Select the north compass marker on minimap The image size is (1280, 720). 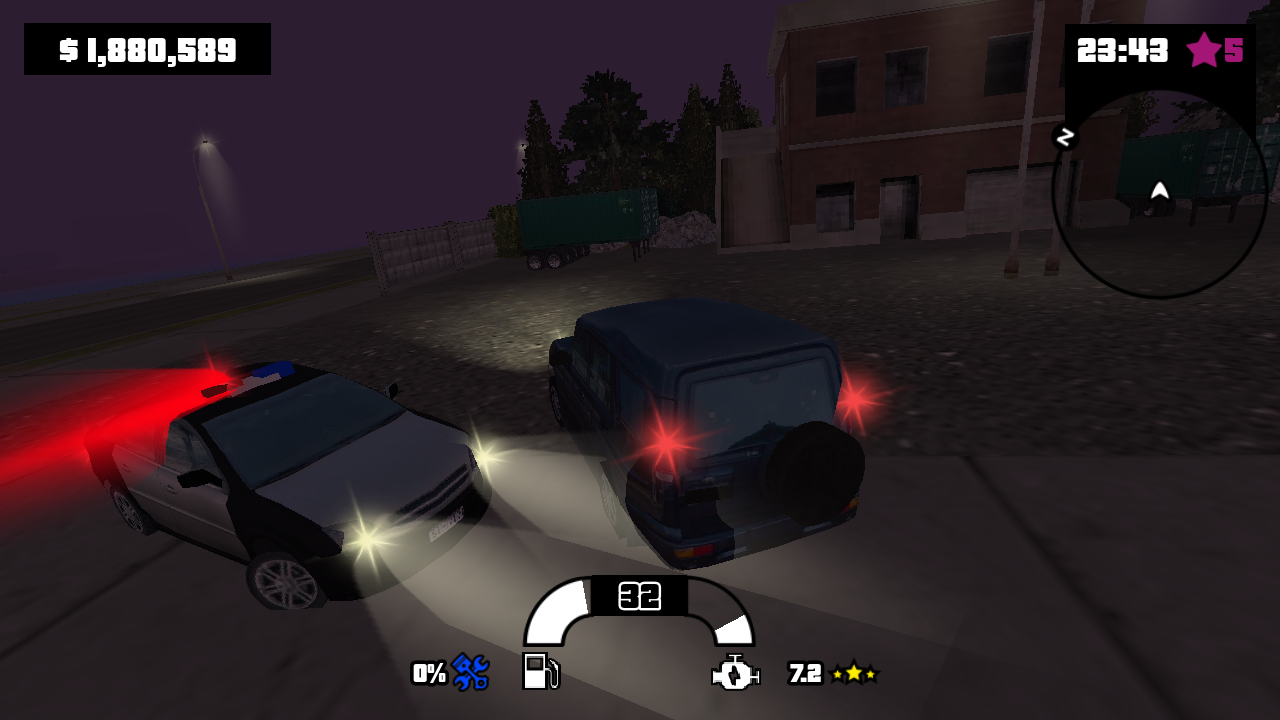click(x=1065, y=138)
